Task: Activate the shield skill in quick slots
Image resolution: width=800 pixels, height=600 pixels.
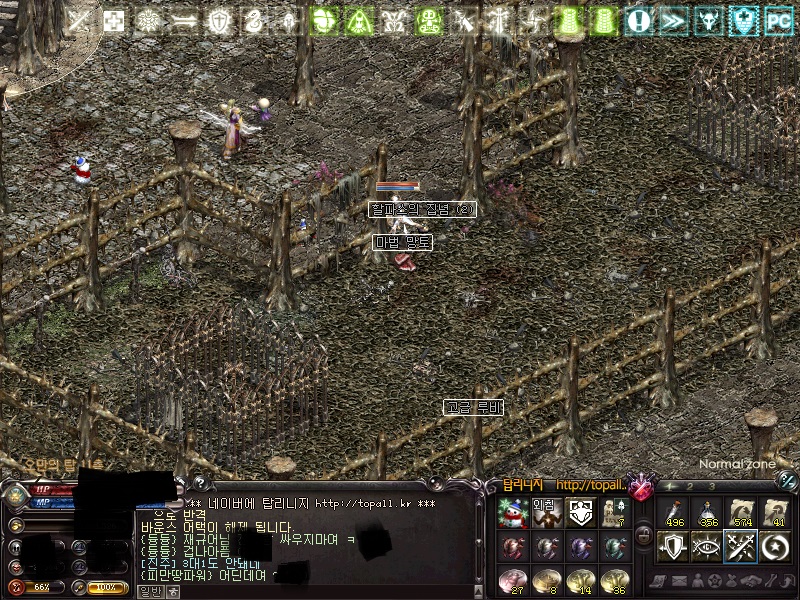Action: 674,546
